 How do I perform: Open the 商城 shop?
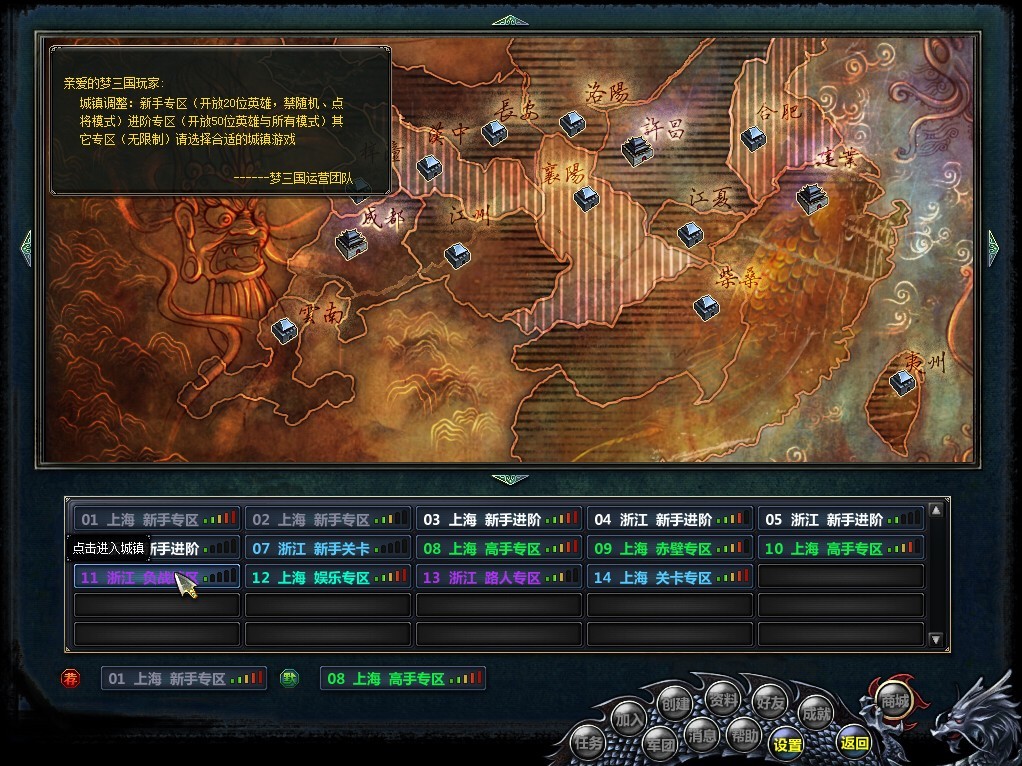tap(894, 702)
